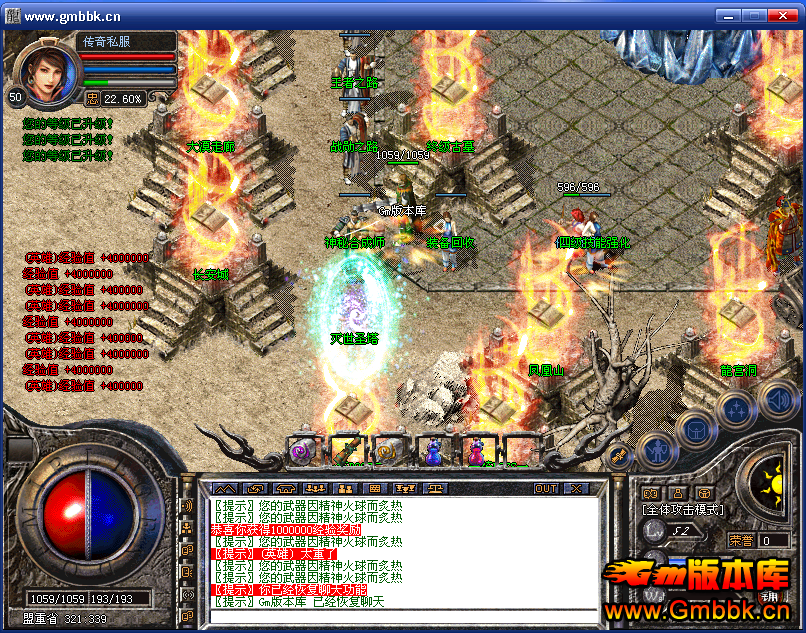Use the blue potion in the belt
This screenshot has width=806, height=633.
(432, 452)
